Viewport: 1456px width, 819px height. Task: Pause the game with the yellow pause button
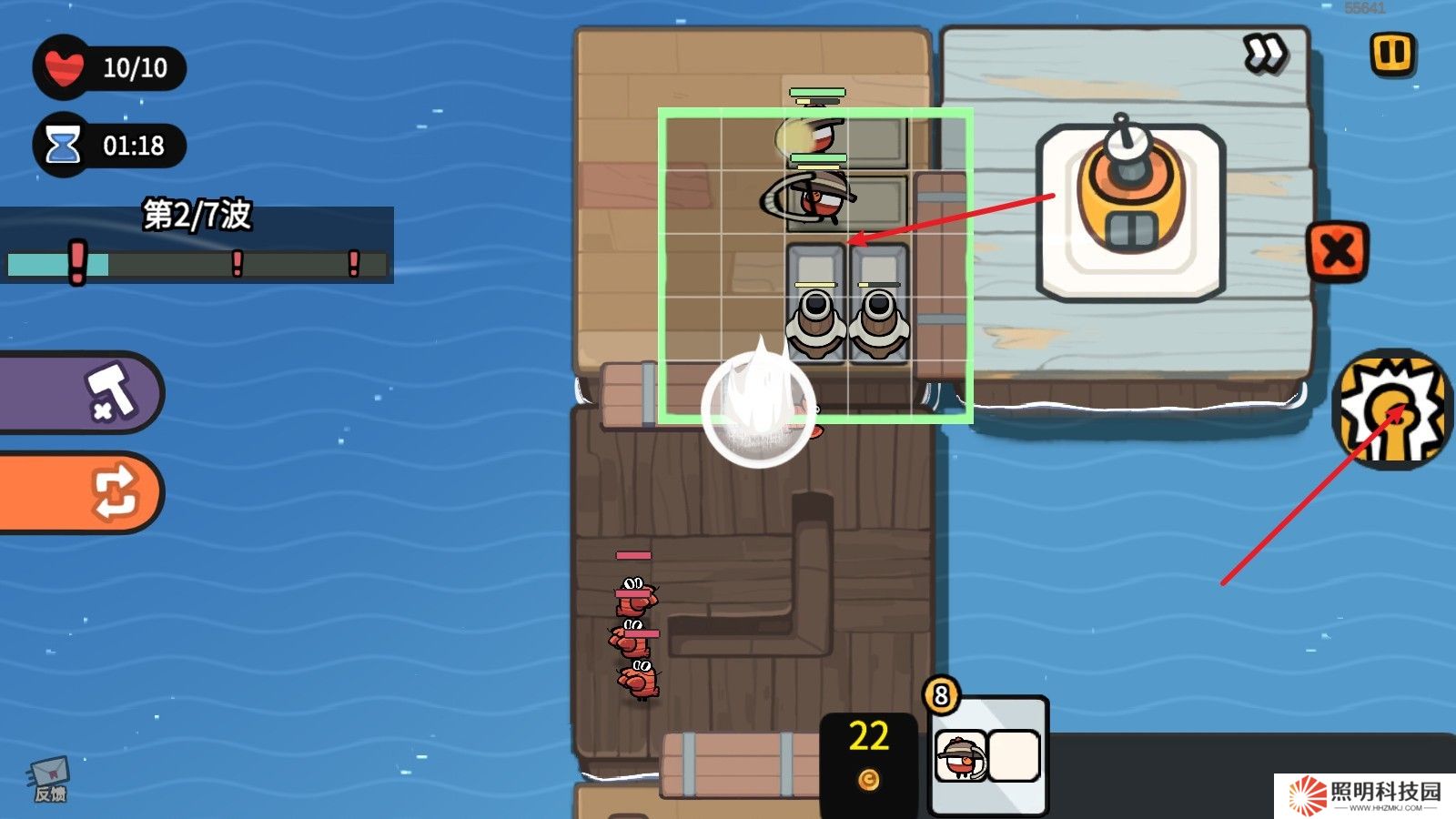[1391, 54]
